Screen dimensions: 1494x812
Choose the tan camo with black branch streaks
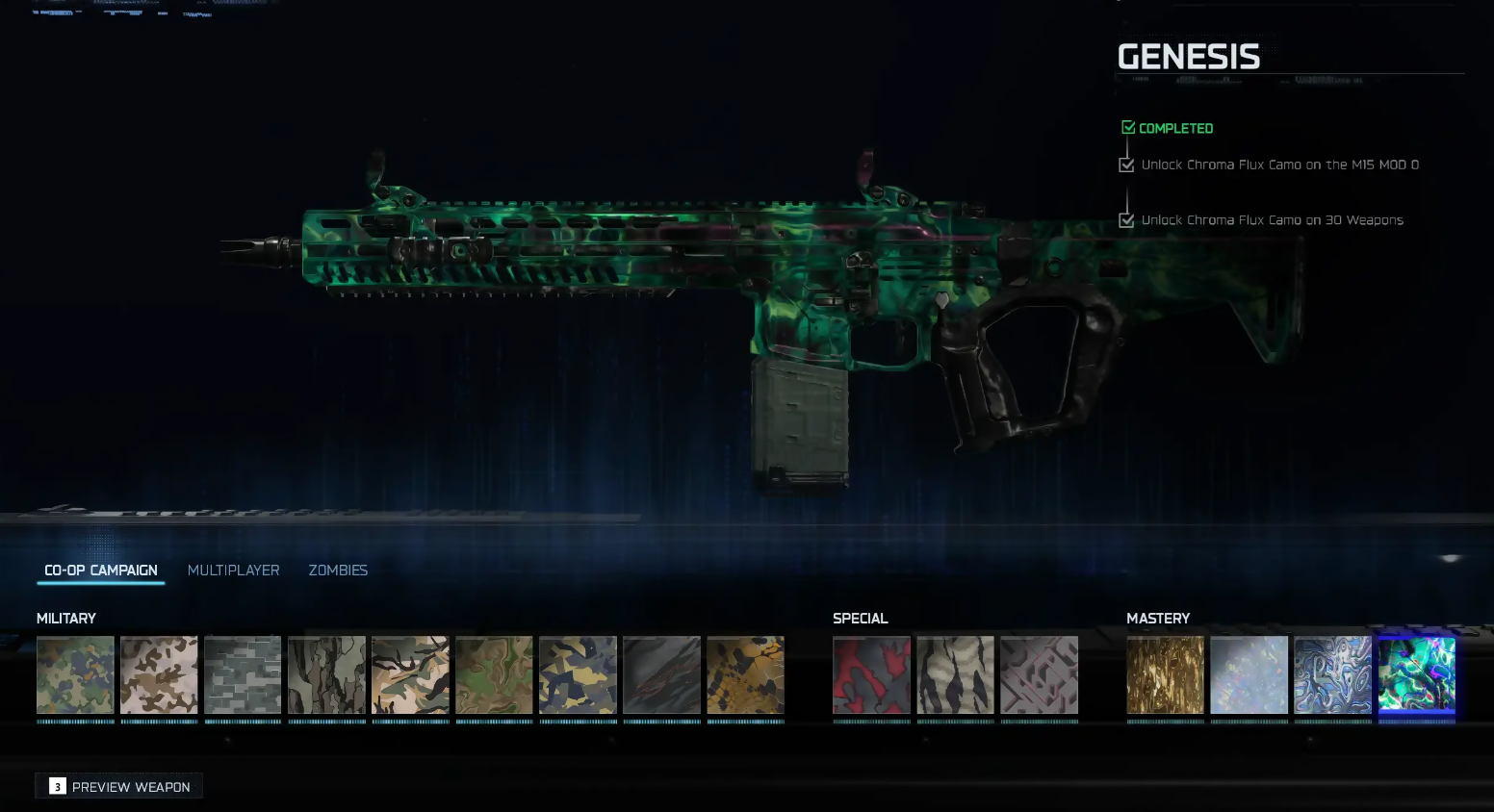point(410,674)
